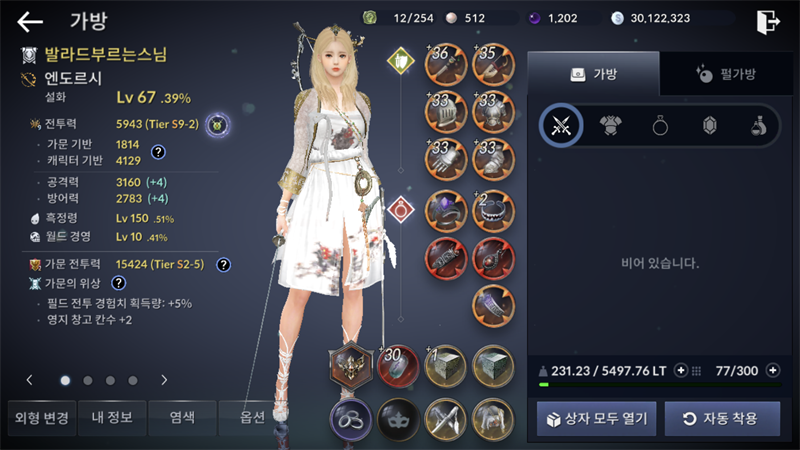800x450 pixels.
Task: Click 상자 모두 열기 button
Action: 596,418
